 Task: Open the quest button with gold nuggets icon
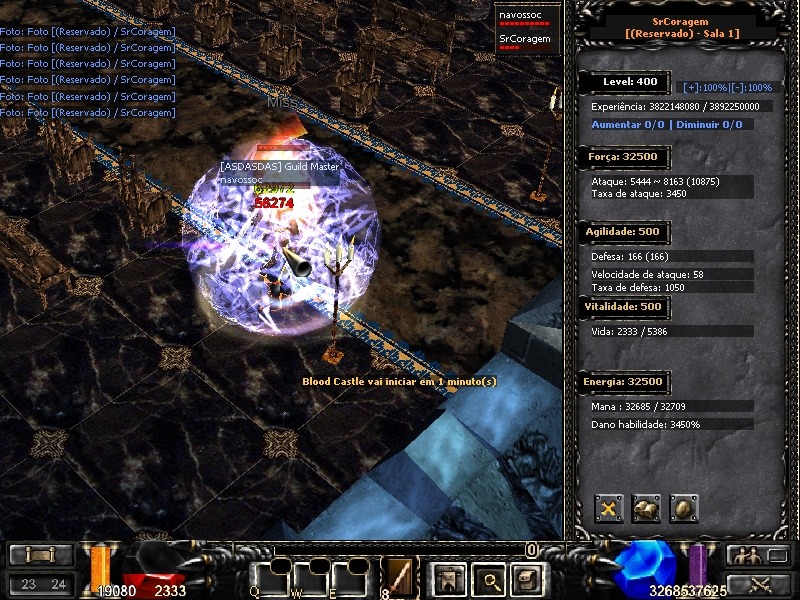[646, 509]
